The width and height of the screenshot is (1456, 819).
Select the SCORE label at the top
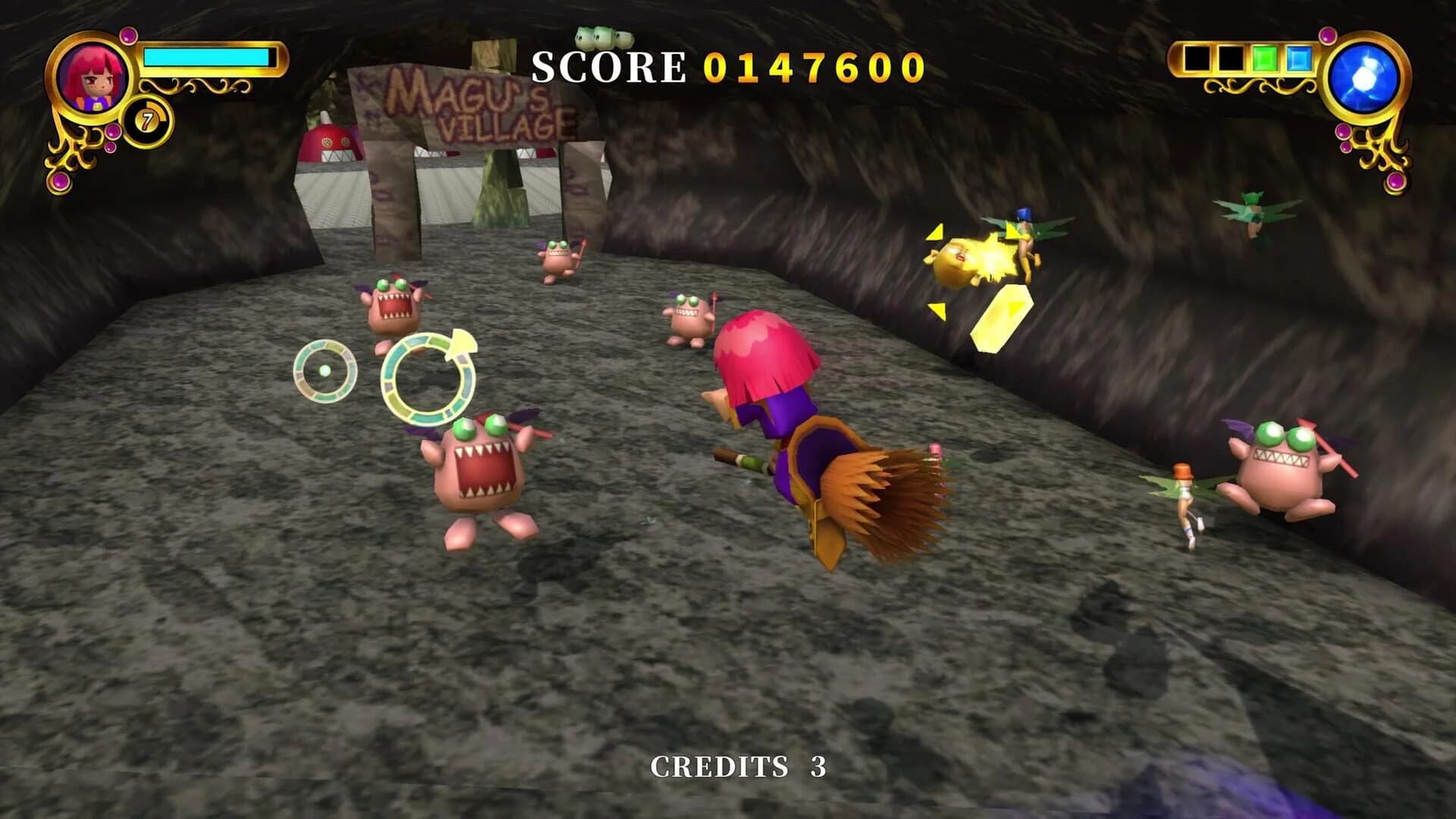coord(607,67)
